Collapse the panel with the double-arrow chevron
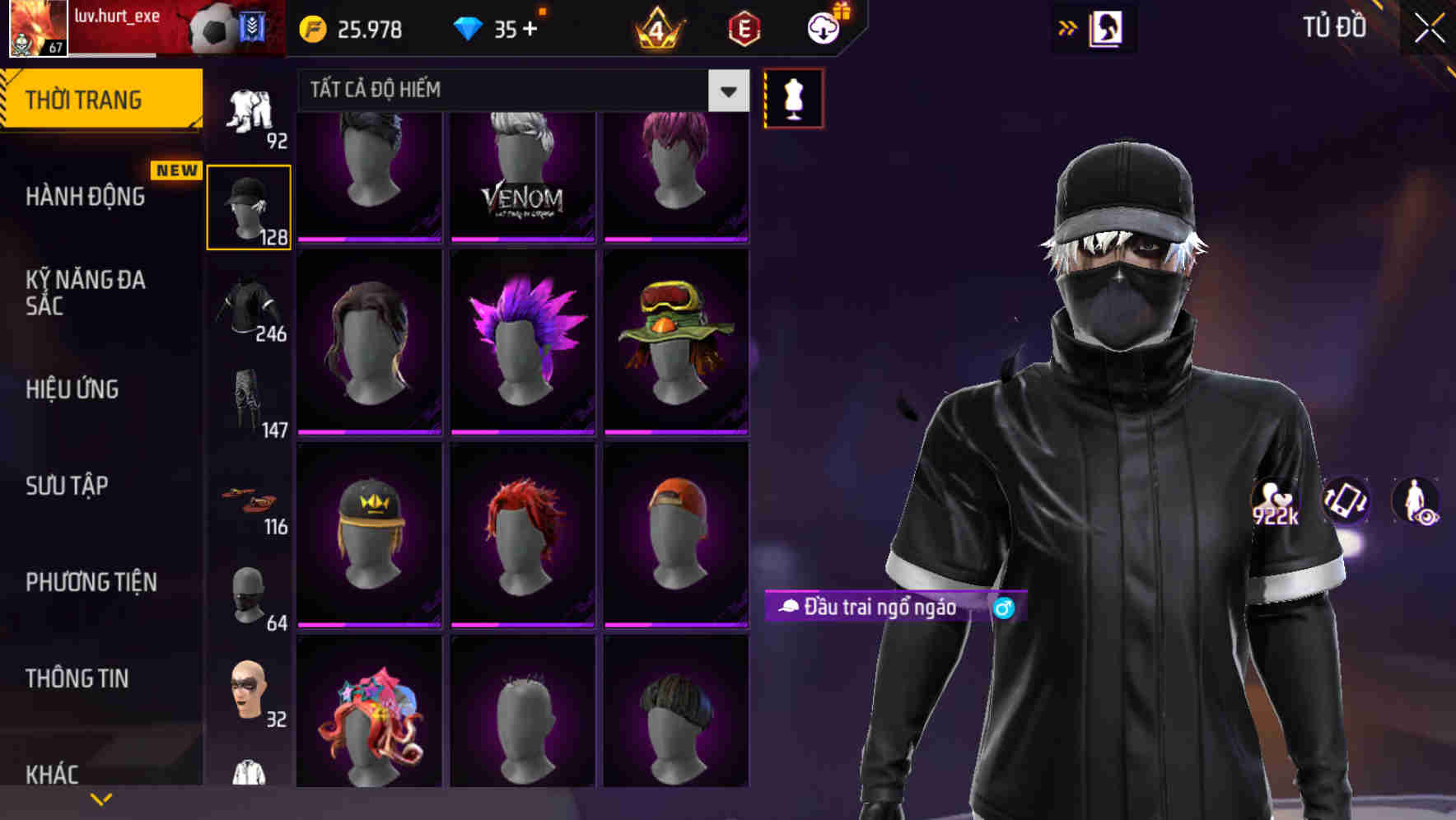Screen dimensions: 1456x820 click(x=1067, y=26)
